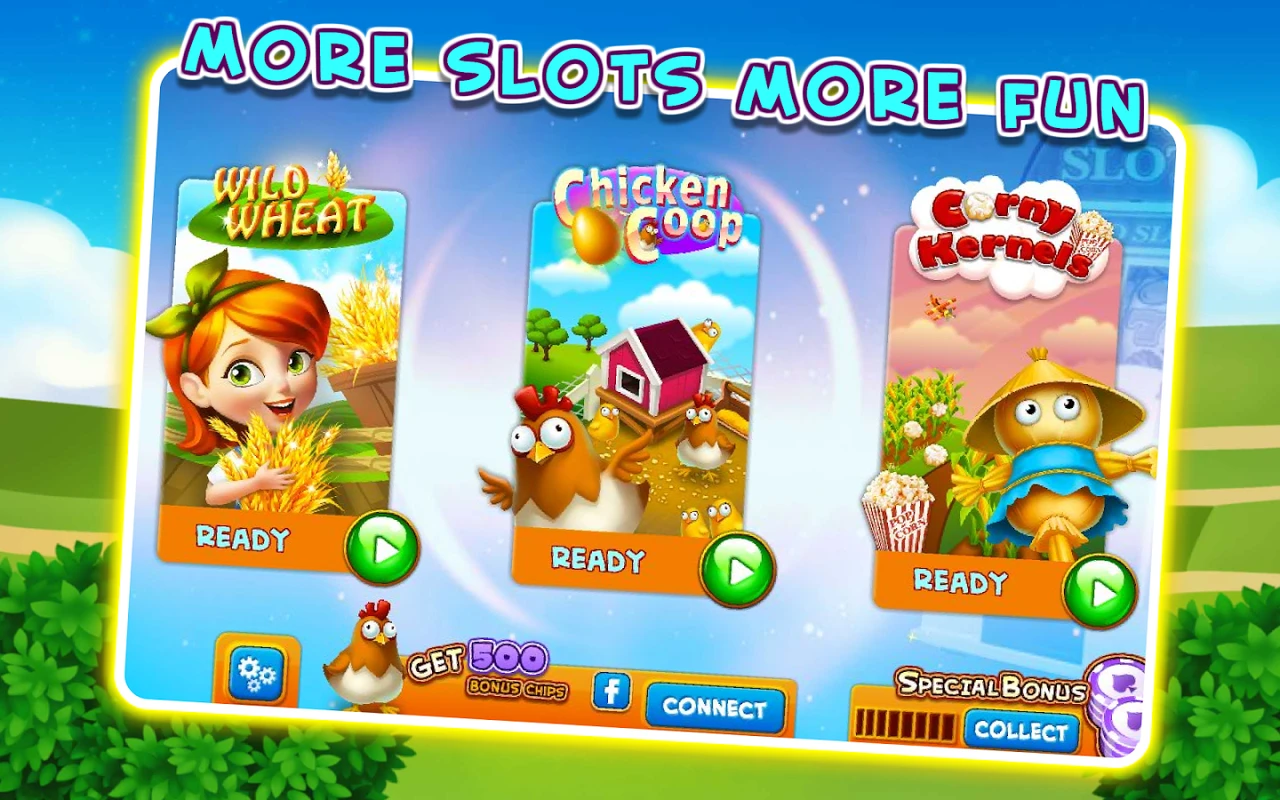This screenshot has width=1280, height=800.
Task: Click the Facebook logo icon
Action: coord(611,691)
